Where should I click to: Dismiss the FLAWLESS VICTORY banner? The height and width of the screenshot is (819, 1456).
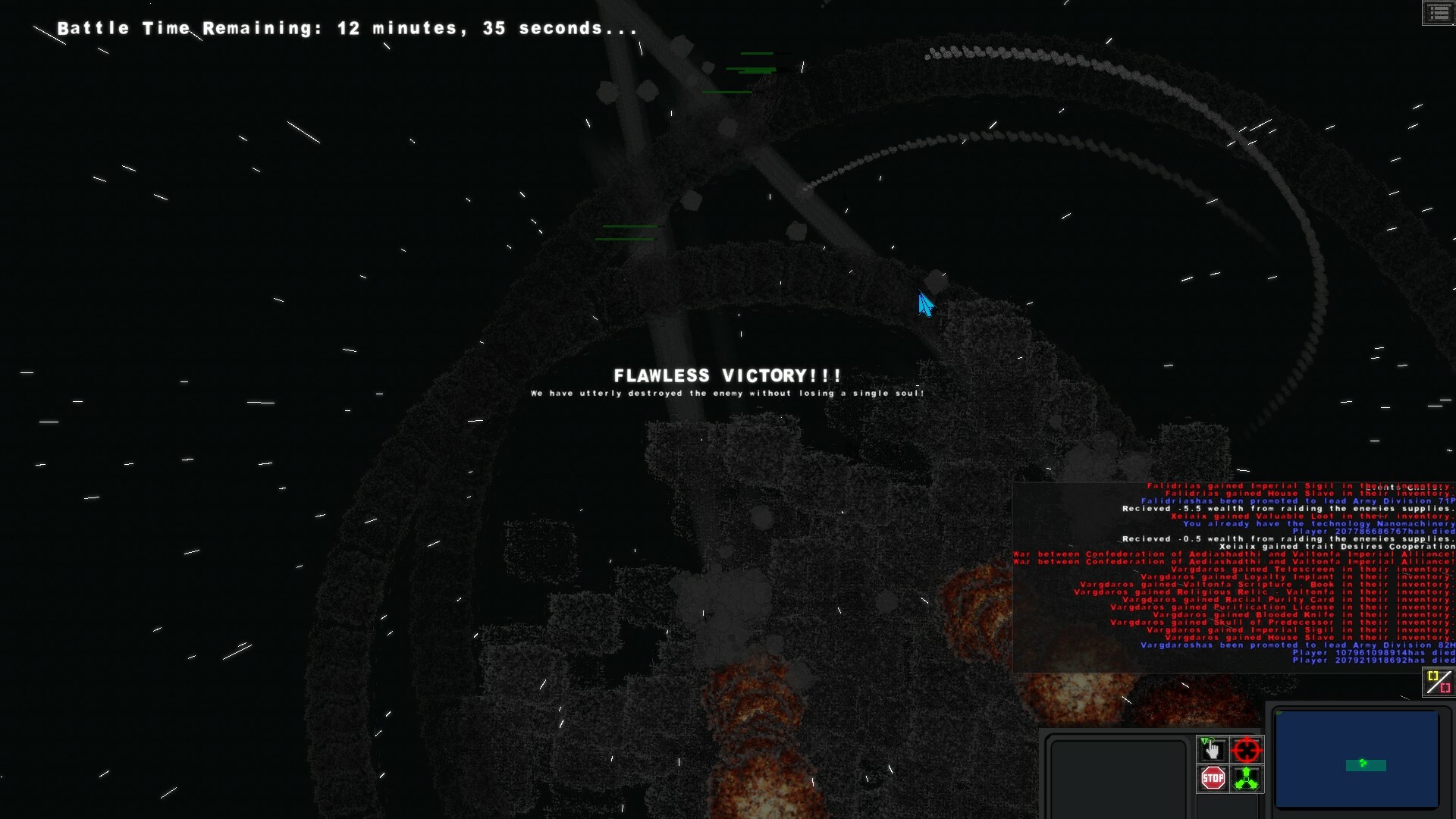click(x=726, y=375)
